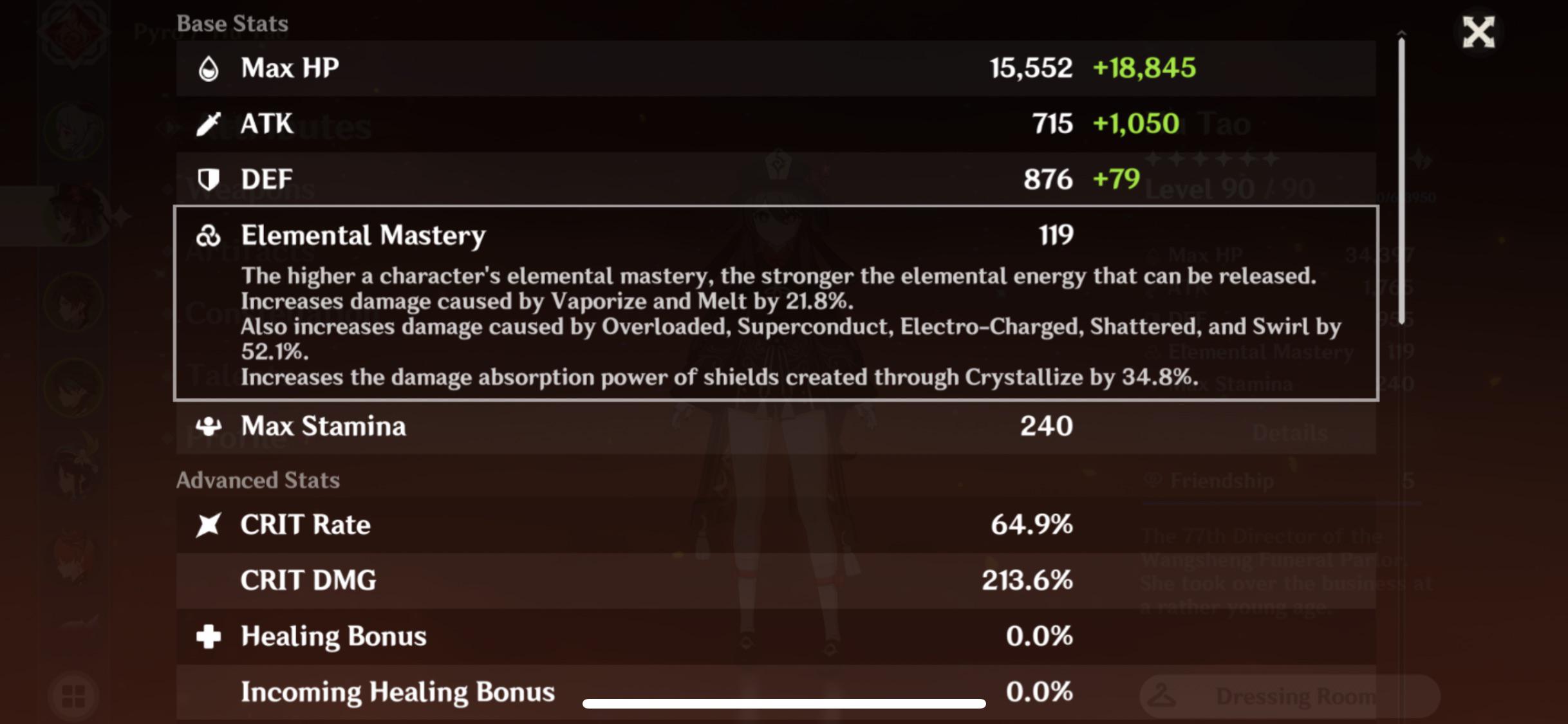Viewport: 1568px width, 724px height.
Task: Select the Zhongli character portrait below Hu Tao
Action: [73, 301]
